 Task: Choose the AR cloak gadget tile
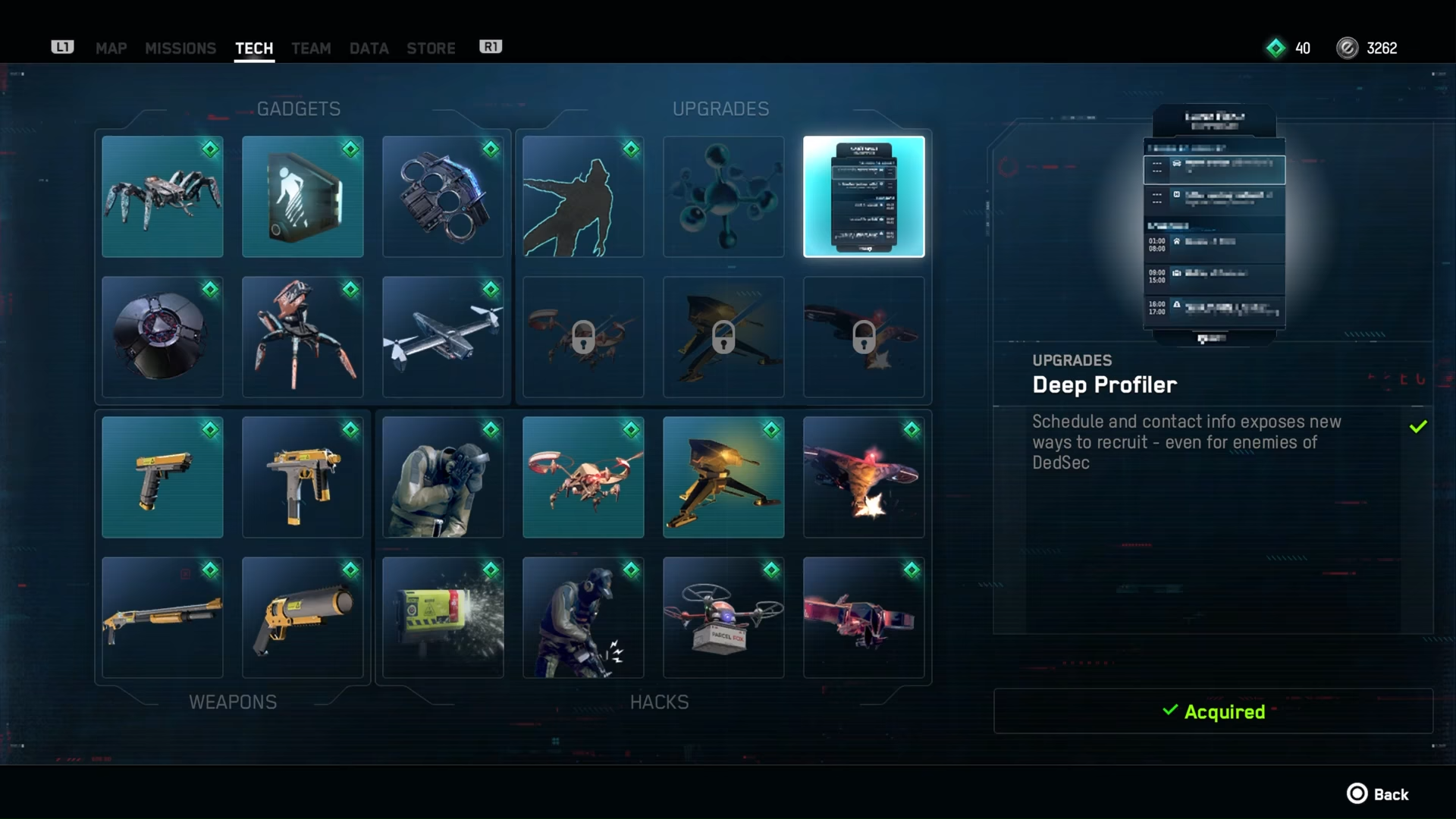click(x=303, y=197)
